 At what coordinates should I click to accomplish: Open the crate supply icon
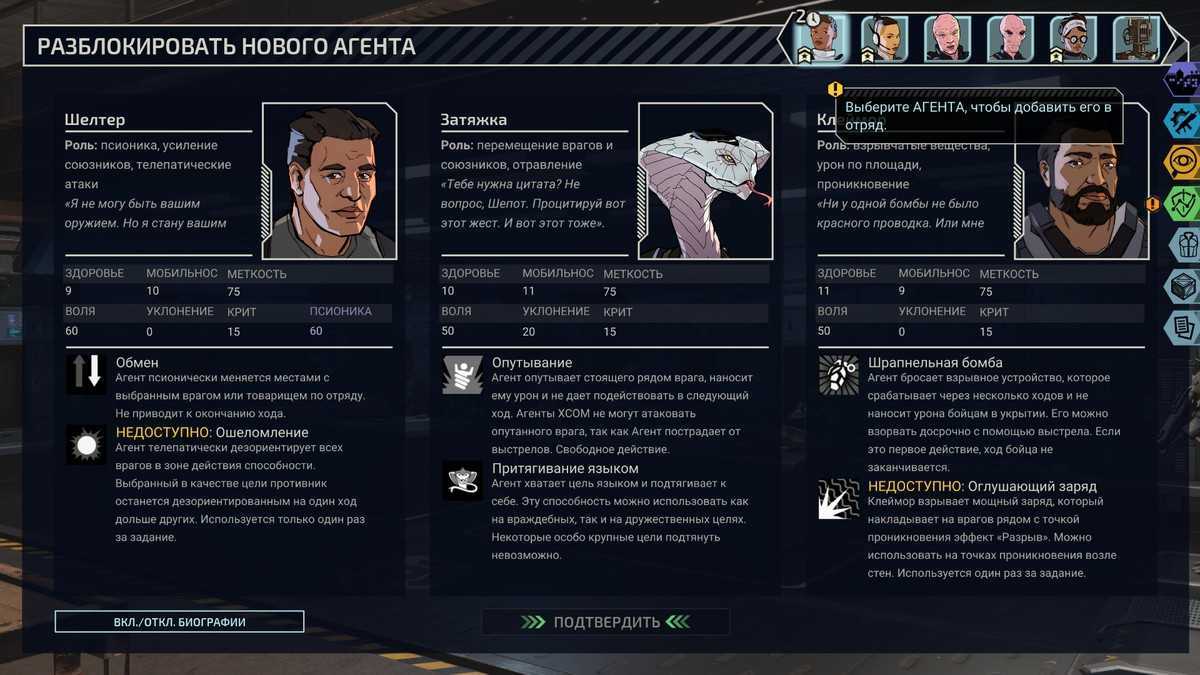[x=1183, y=285]
